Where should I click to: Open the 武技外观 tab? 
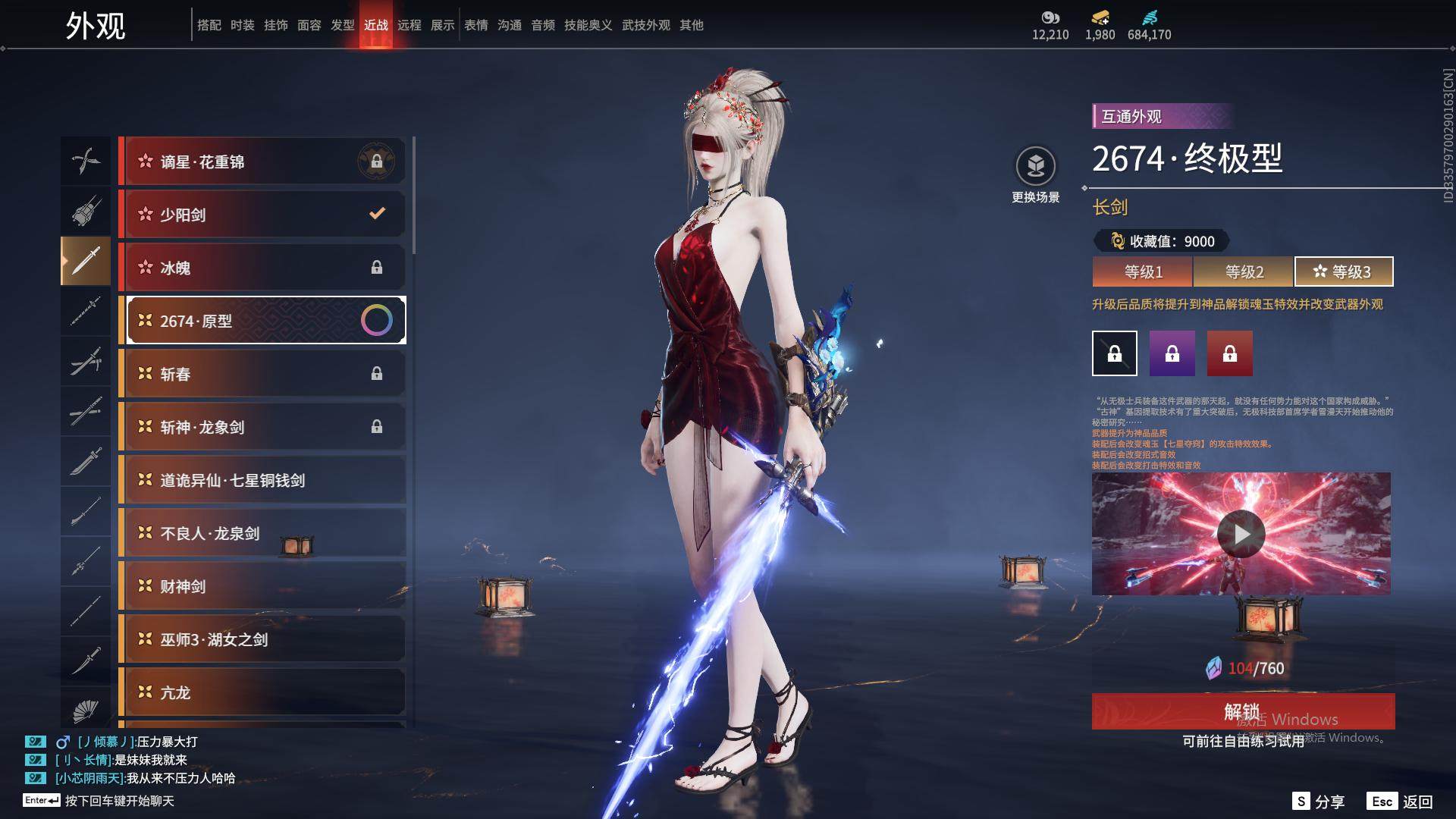click(646, 25)
